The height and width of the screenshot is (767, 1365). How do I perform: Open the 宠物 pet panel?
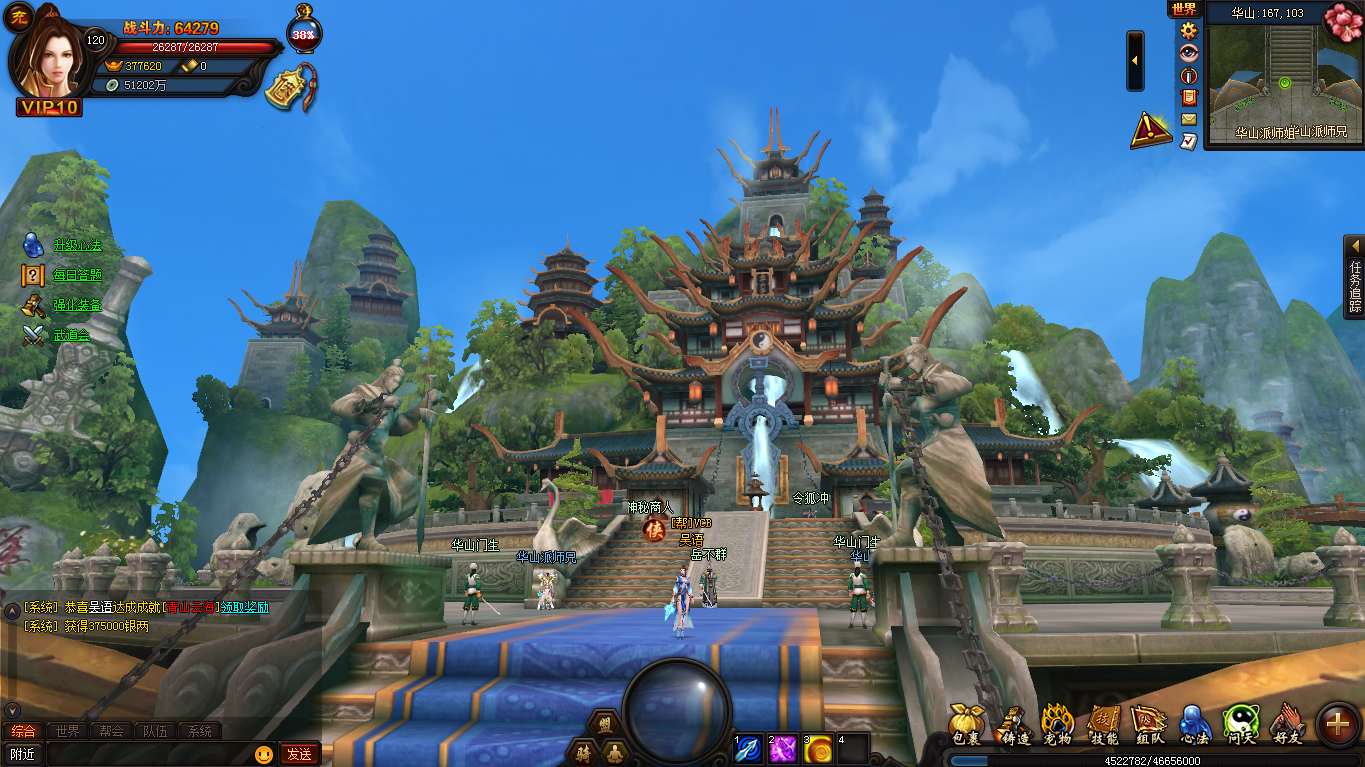tap(1057, 723)
